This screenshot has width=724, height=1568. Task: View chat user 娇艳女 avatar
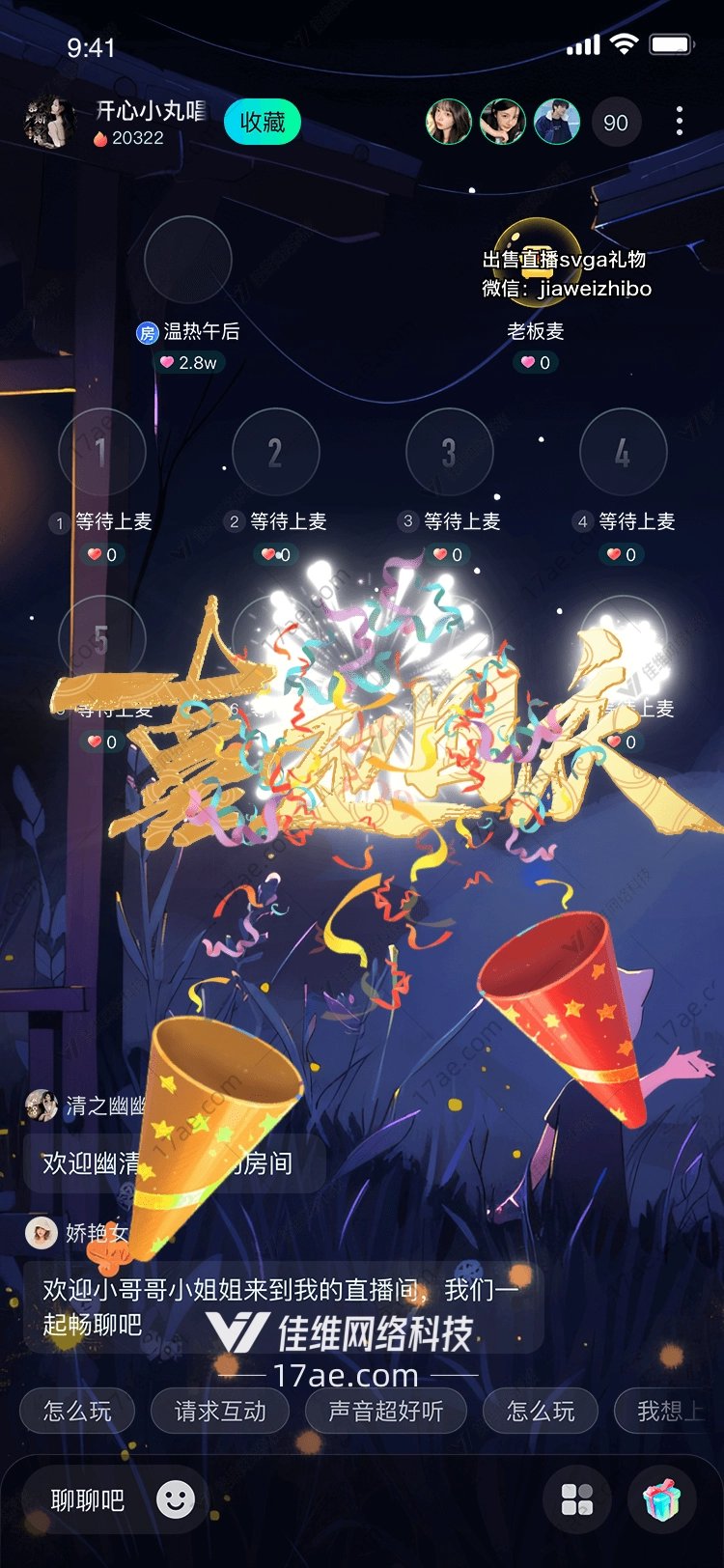click(42, 1232)
